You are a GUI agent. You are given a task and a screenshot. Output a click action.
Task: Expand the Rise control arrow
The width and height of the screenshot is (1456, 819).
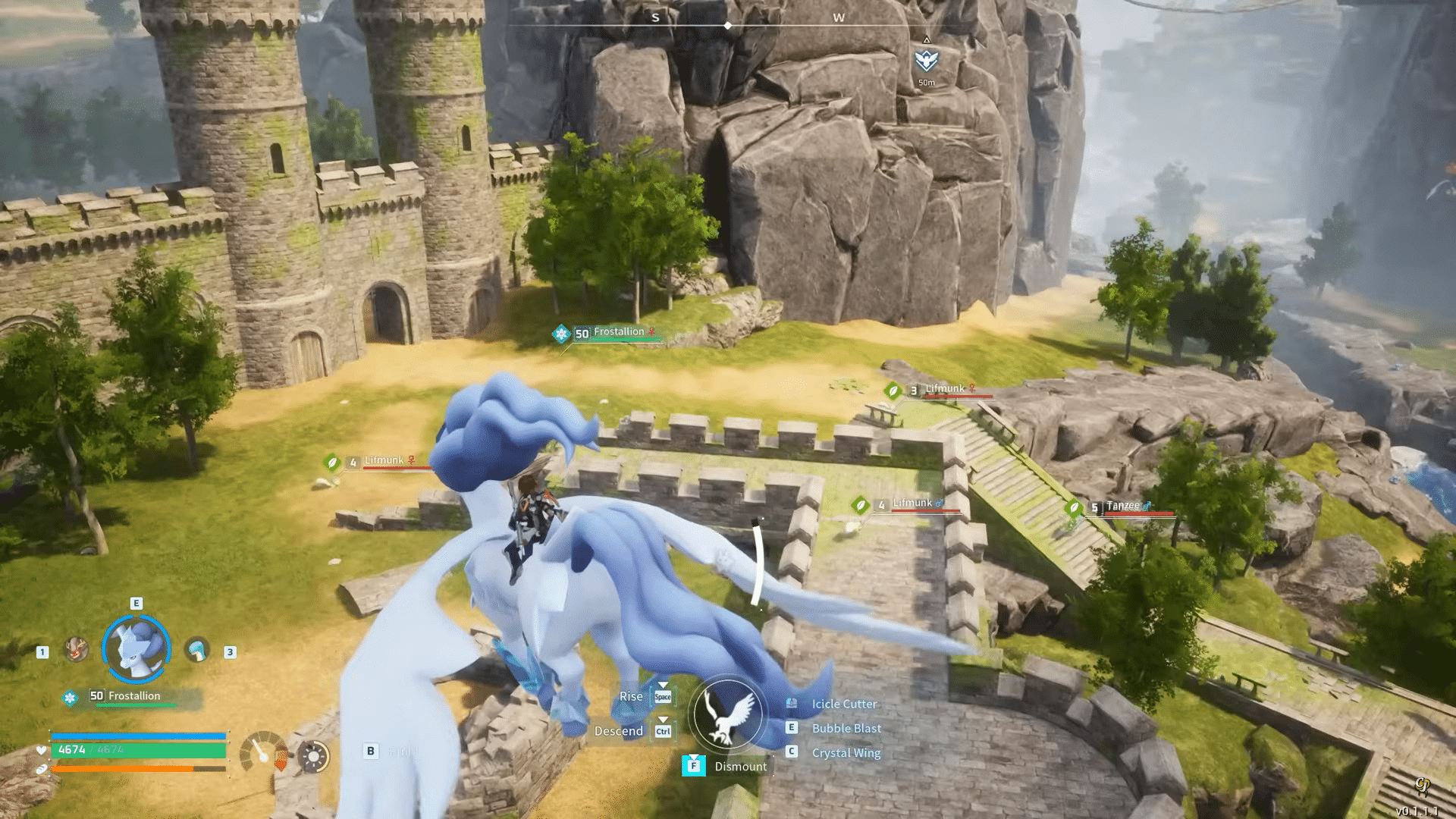[663, 684]
